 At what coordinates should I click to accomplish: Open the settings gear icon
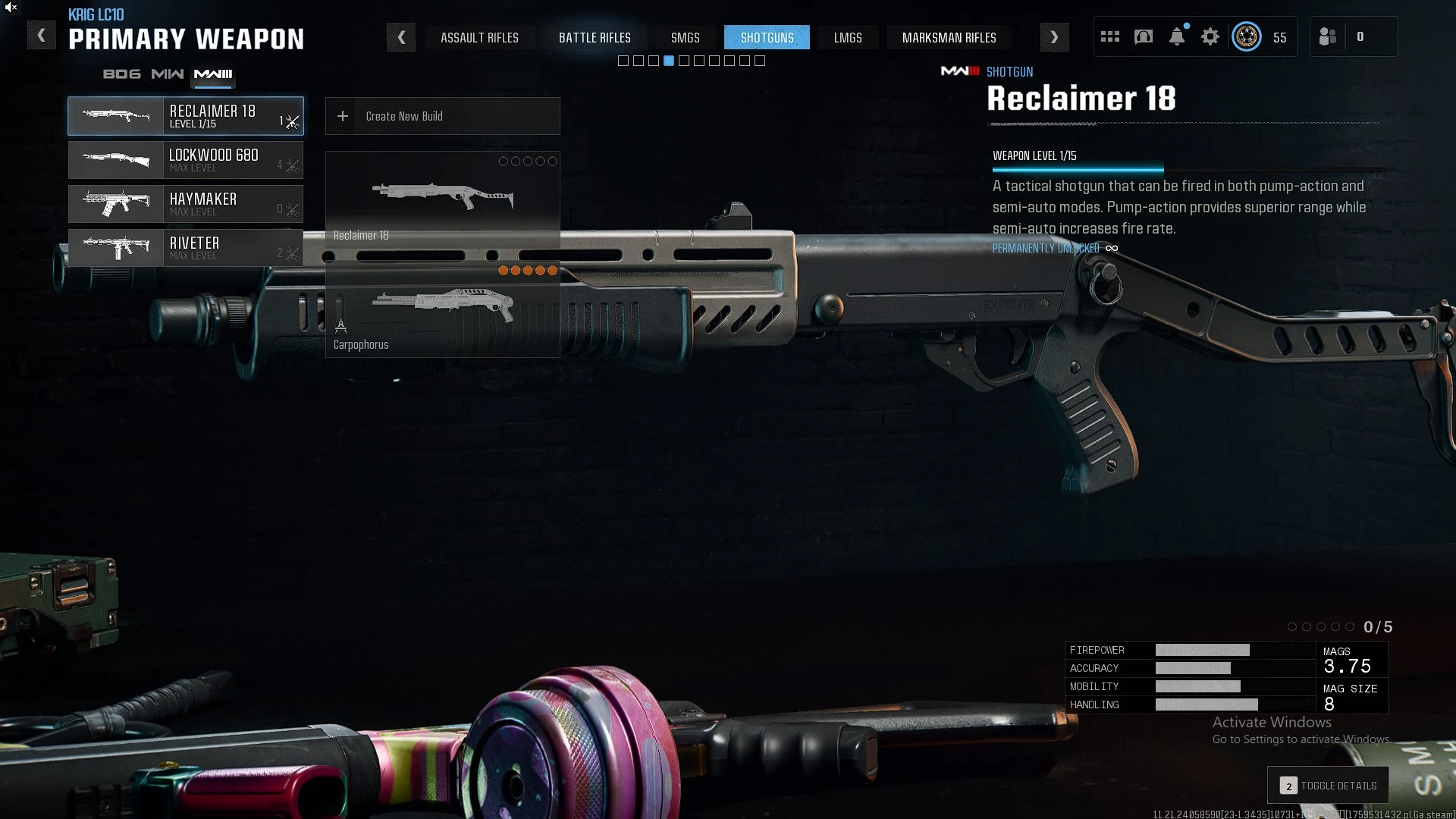point(1210,37)
